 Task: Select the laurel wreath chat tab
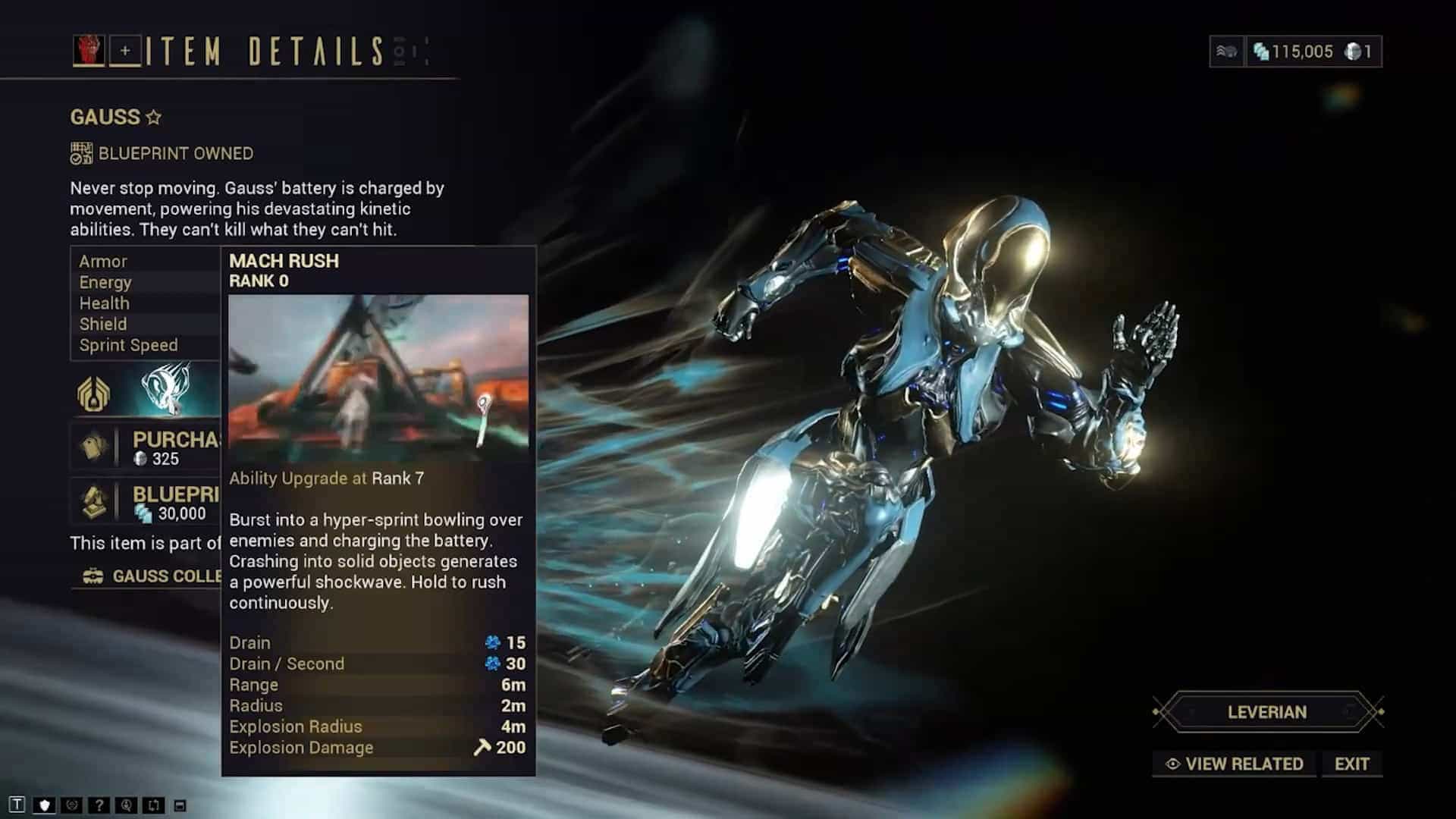(x=72, y=805)
